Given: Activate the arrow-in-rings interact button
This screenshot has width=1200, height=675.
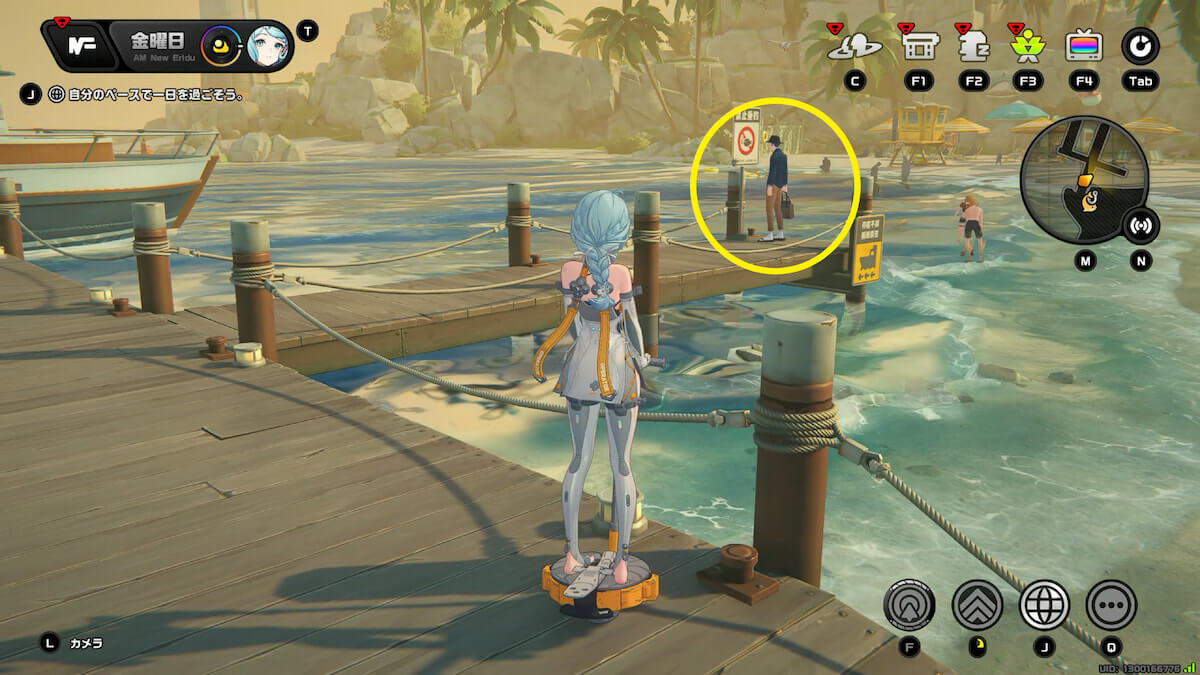Looking at the screenshot, I should pyautogui.click(x=909, y=604).
